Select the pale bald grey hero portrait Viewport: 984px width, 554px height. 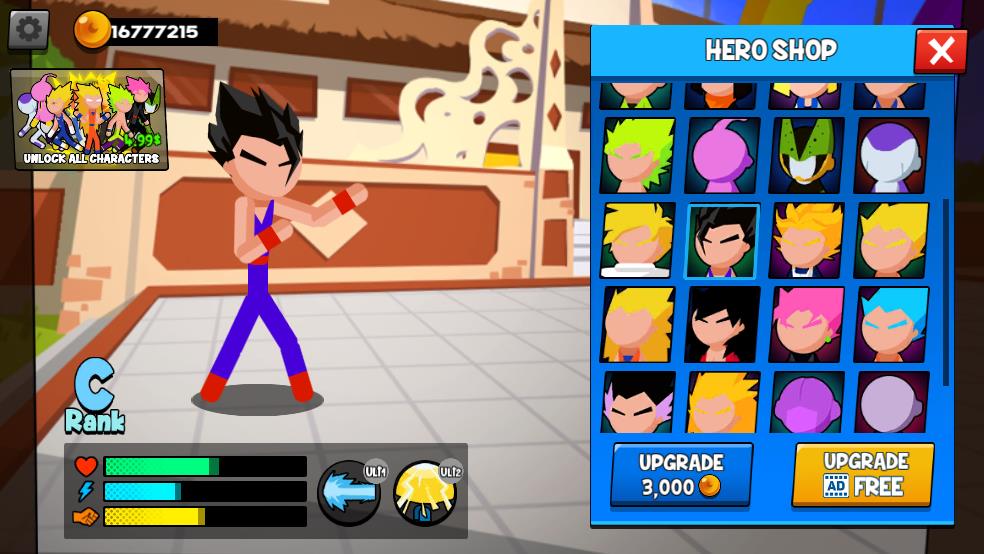pos(891,403)
